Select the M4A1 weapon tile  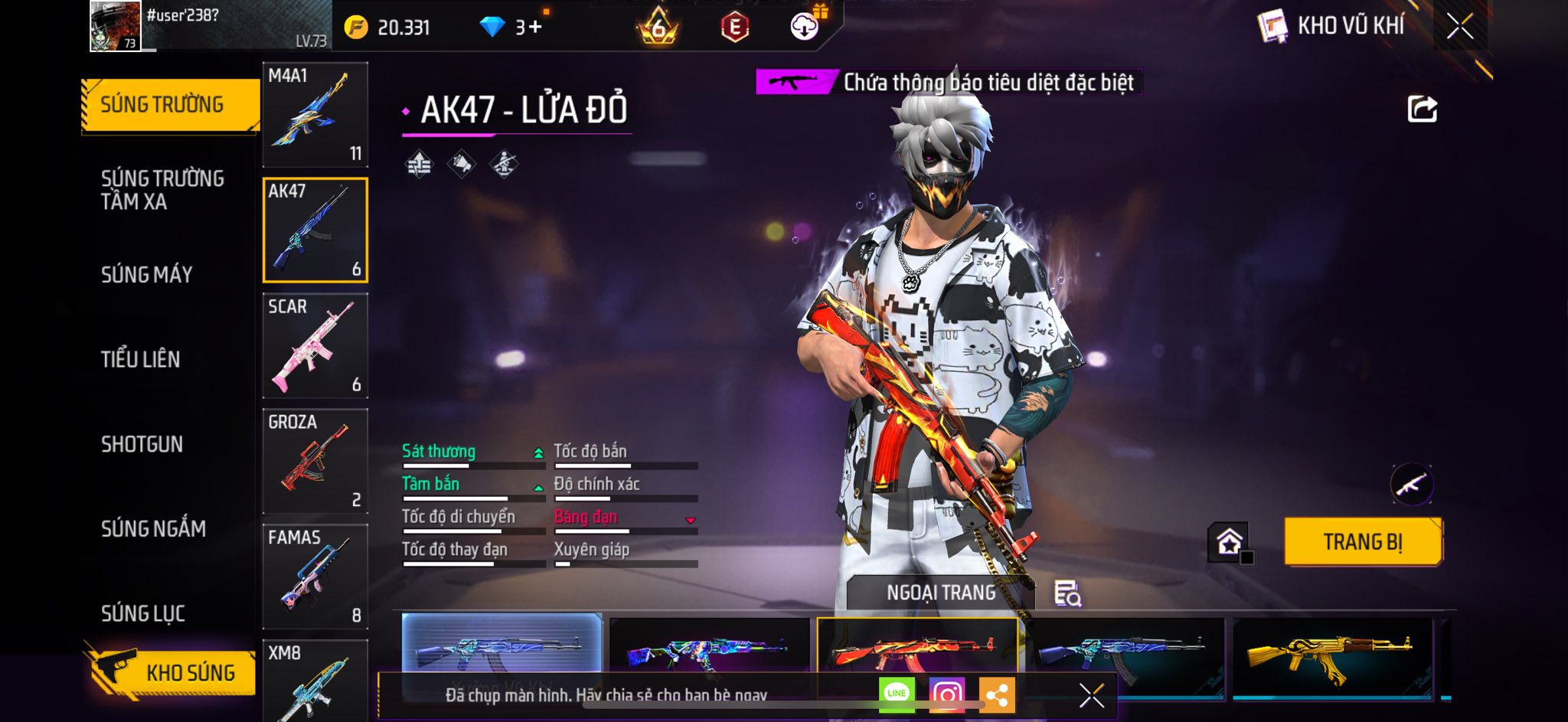coord(315,115)
